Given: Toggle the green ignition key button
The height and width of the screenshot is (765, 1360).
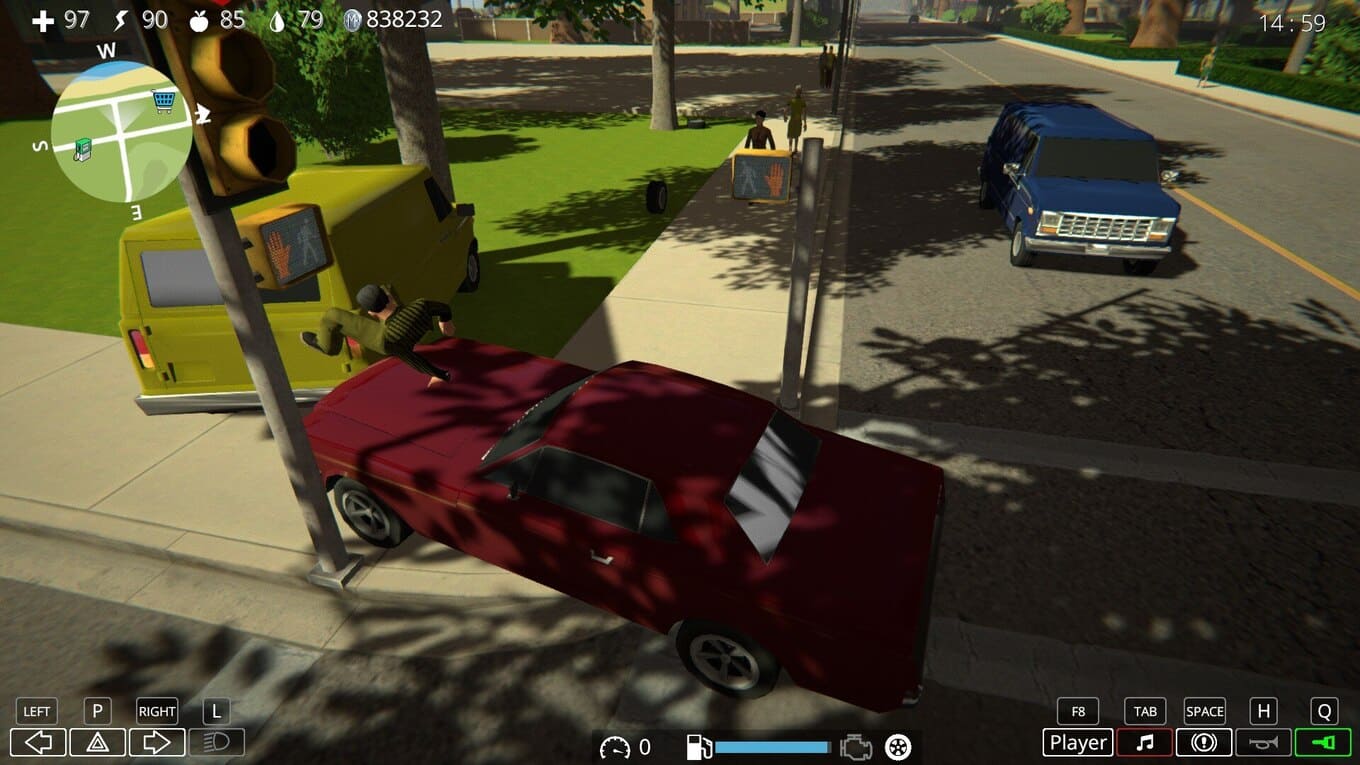Looking at the screenshot, I should tap(1323, 743).
